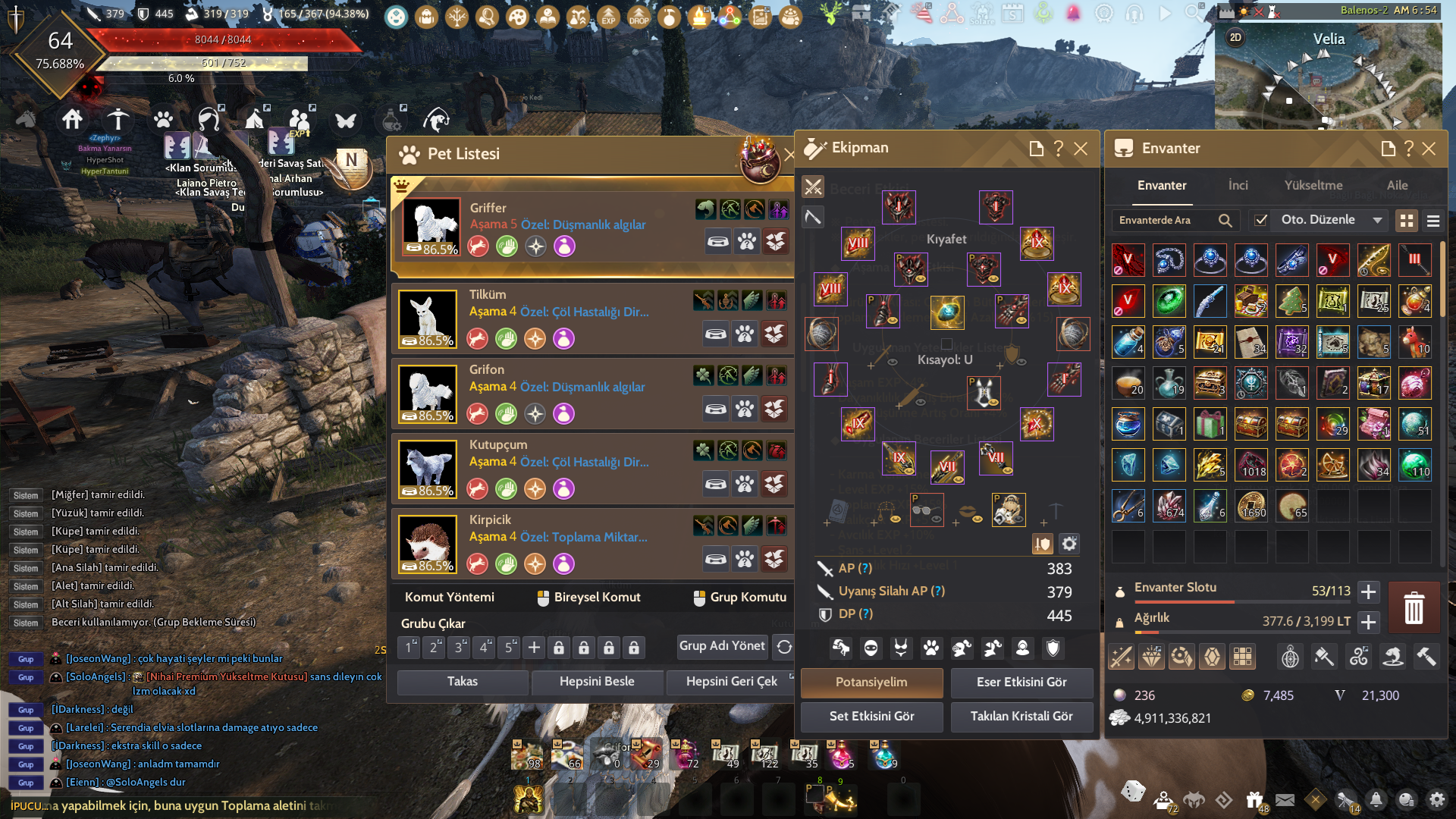Click the repair hammer icon in inventory toolbar
The image size is (1456, 819).
click(x=1426, y=657)
